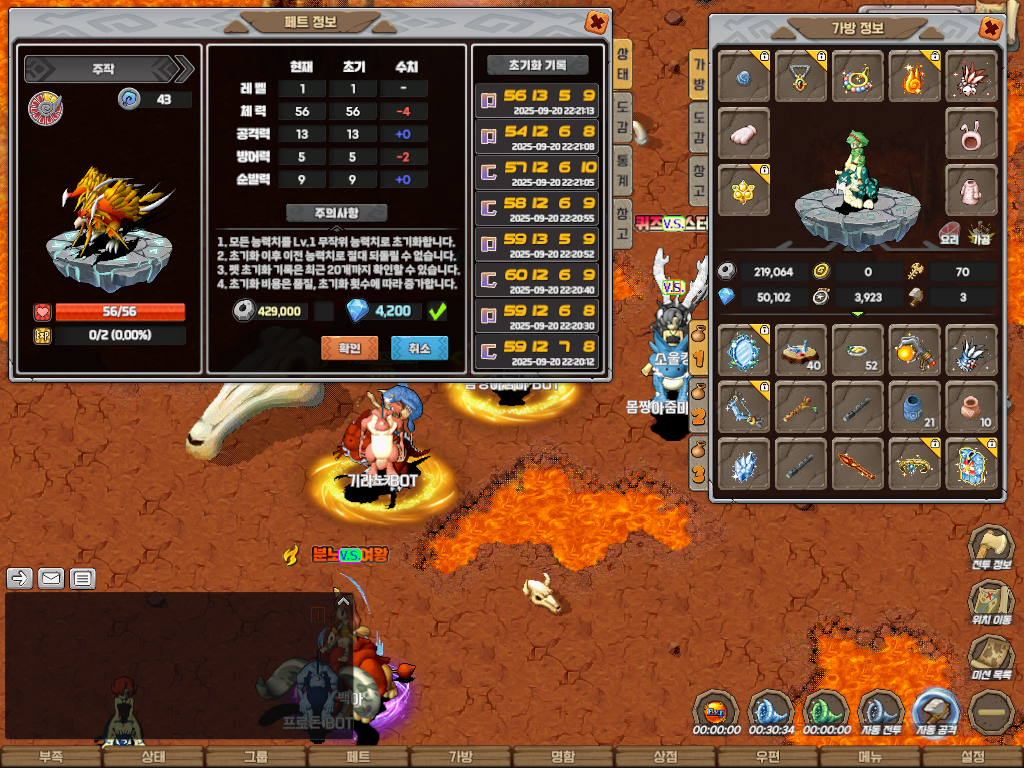
Task: Confirm the pet reset with 확인
Action: [342, 347]
